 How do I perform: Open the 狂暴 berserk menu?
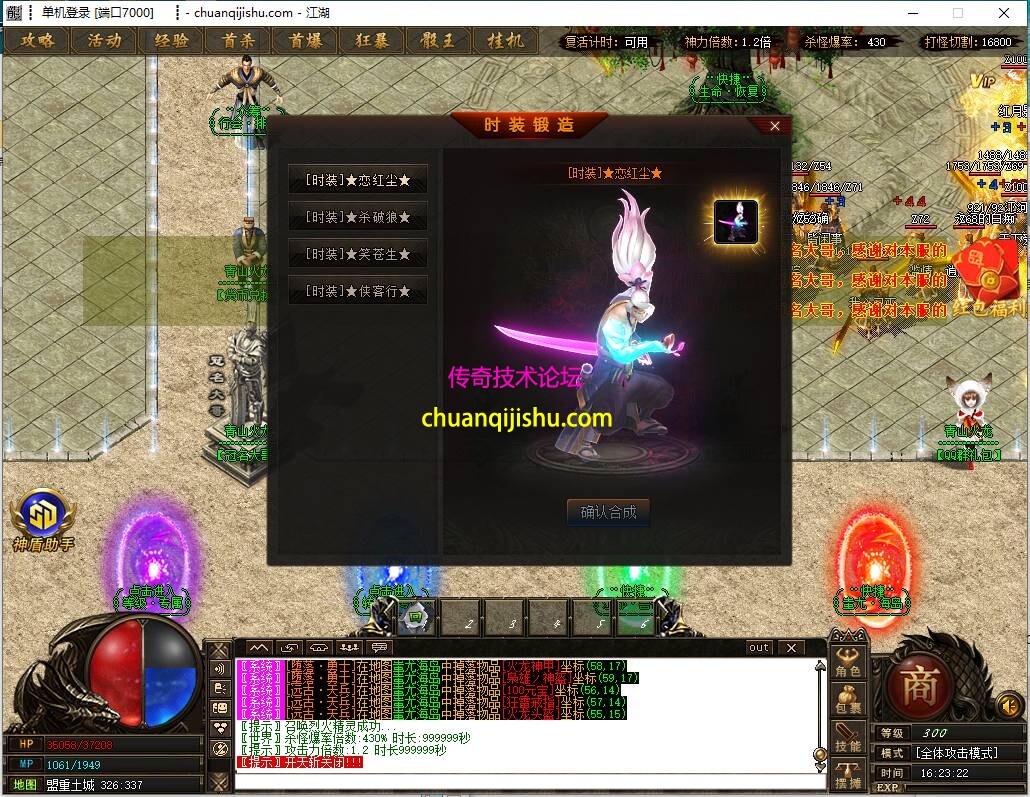(372, 41)
